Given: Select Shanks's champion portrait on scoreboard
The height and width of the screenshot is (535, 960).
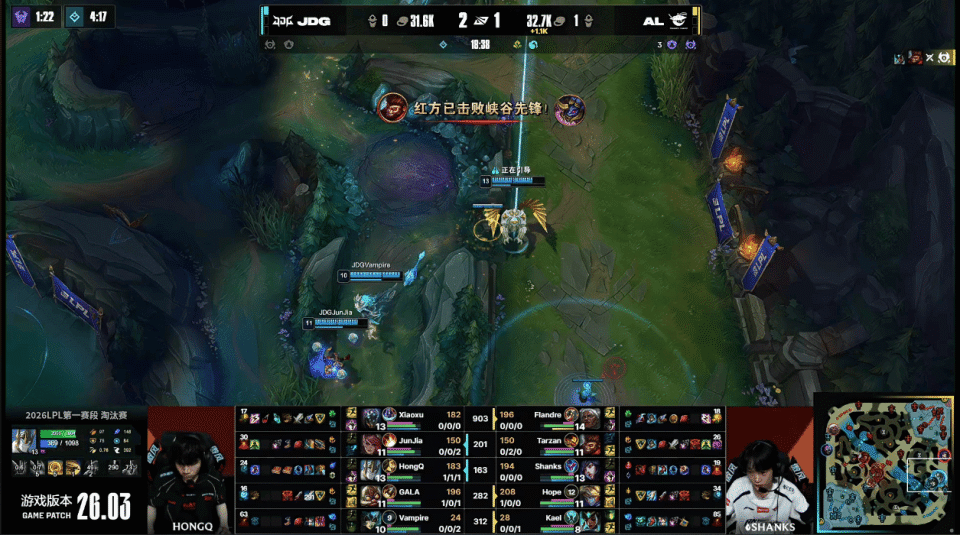Looking at the screenshot, I should pos(572,467).
